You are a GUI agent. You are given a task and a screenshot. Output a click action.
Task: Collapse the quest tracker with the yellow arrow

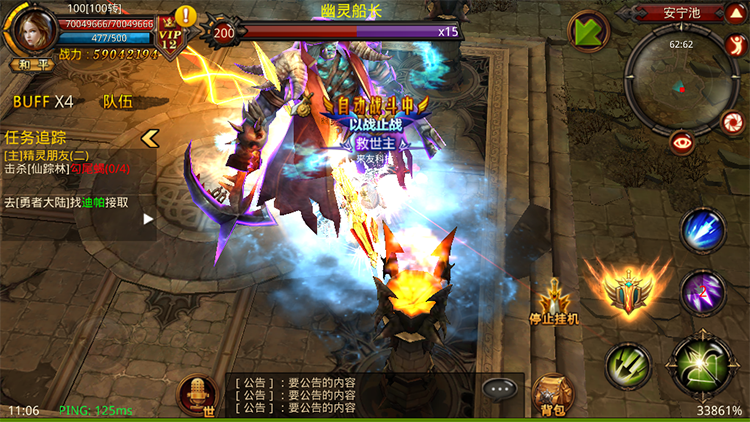coord(151,137)
